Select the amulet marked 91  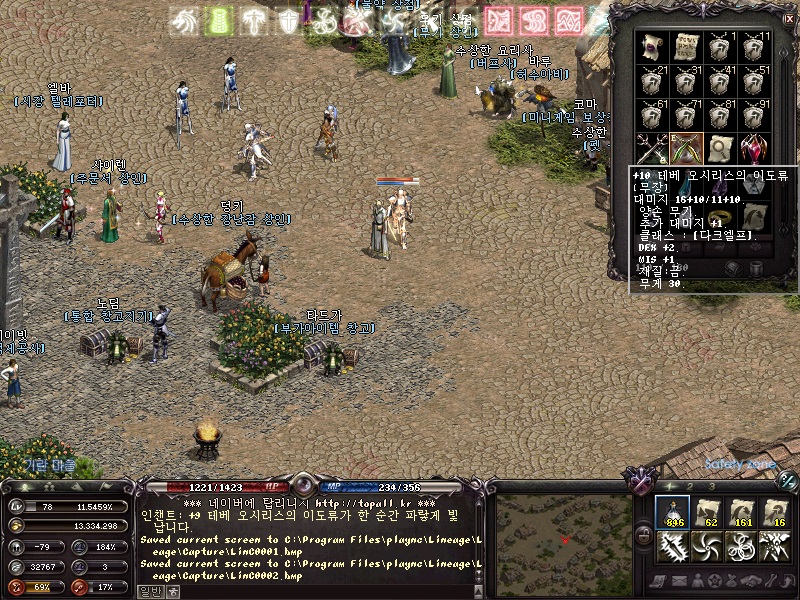[752, 113]
